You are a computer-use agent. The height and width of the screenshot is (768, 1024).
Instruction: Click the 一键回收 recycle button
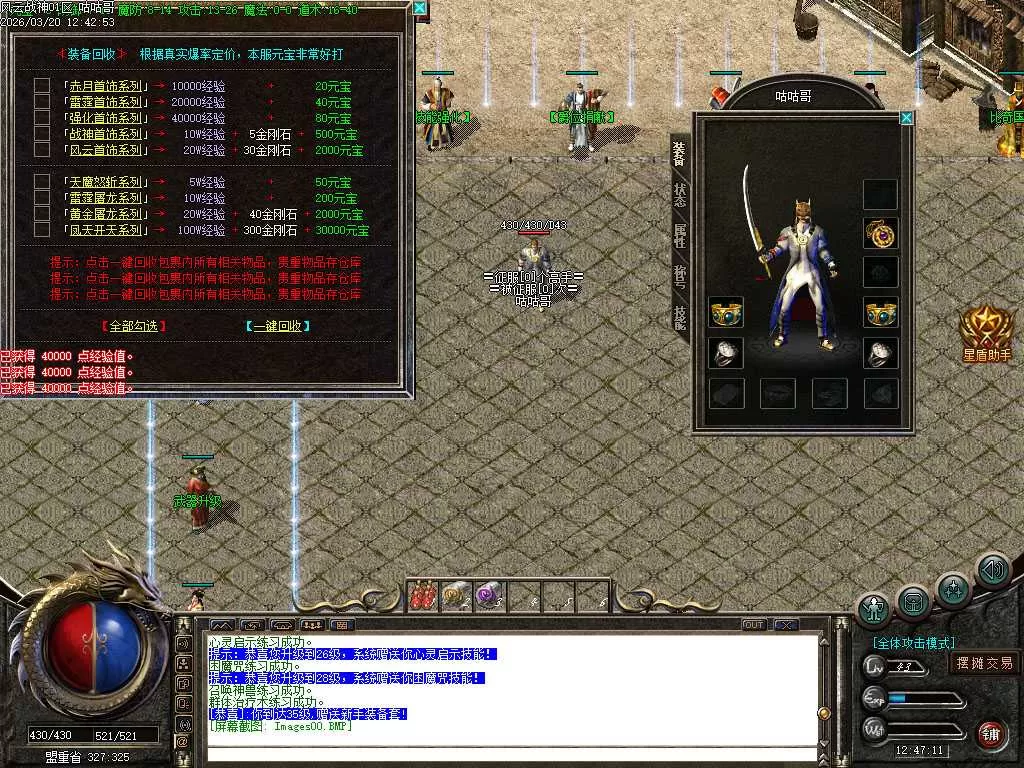pos(277,326)
